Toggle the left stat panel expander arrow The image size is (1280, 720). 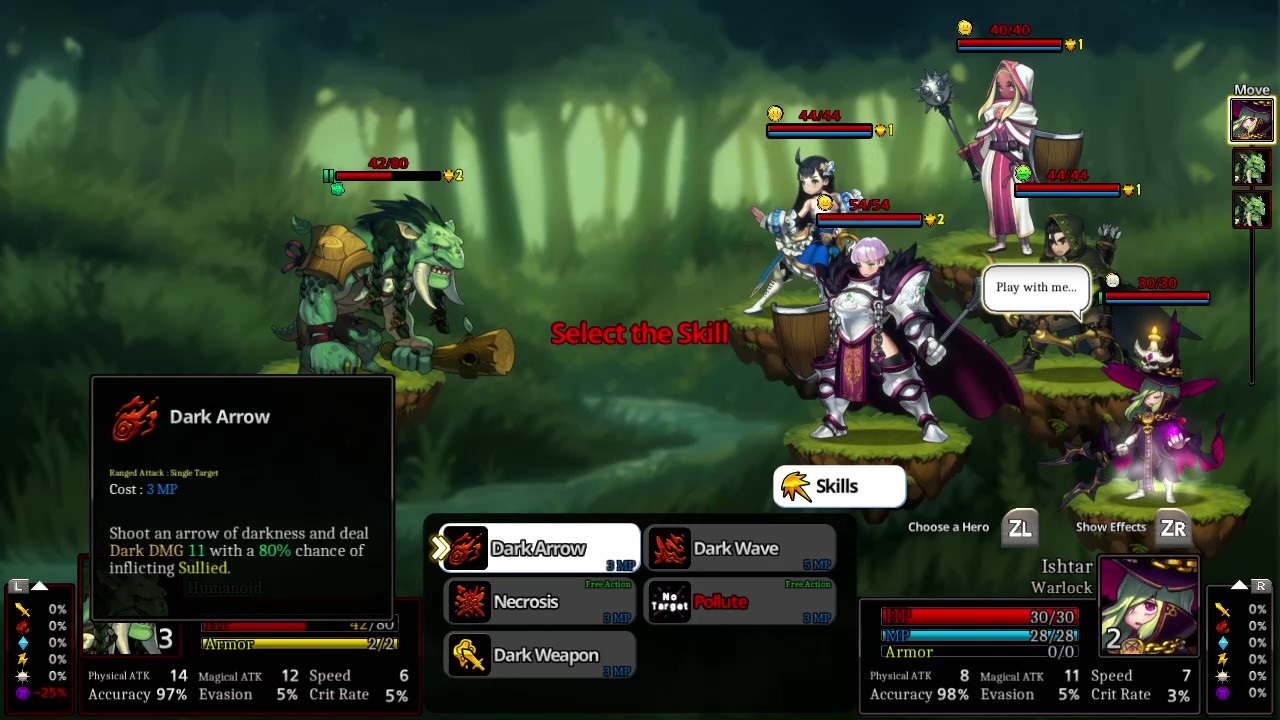pos(38,585)
